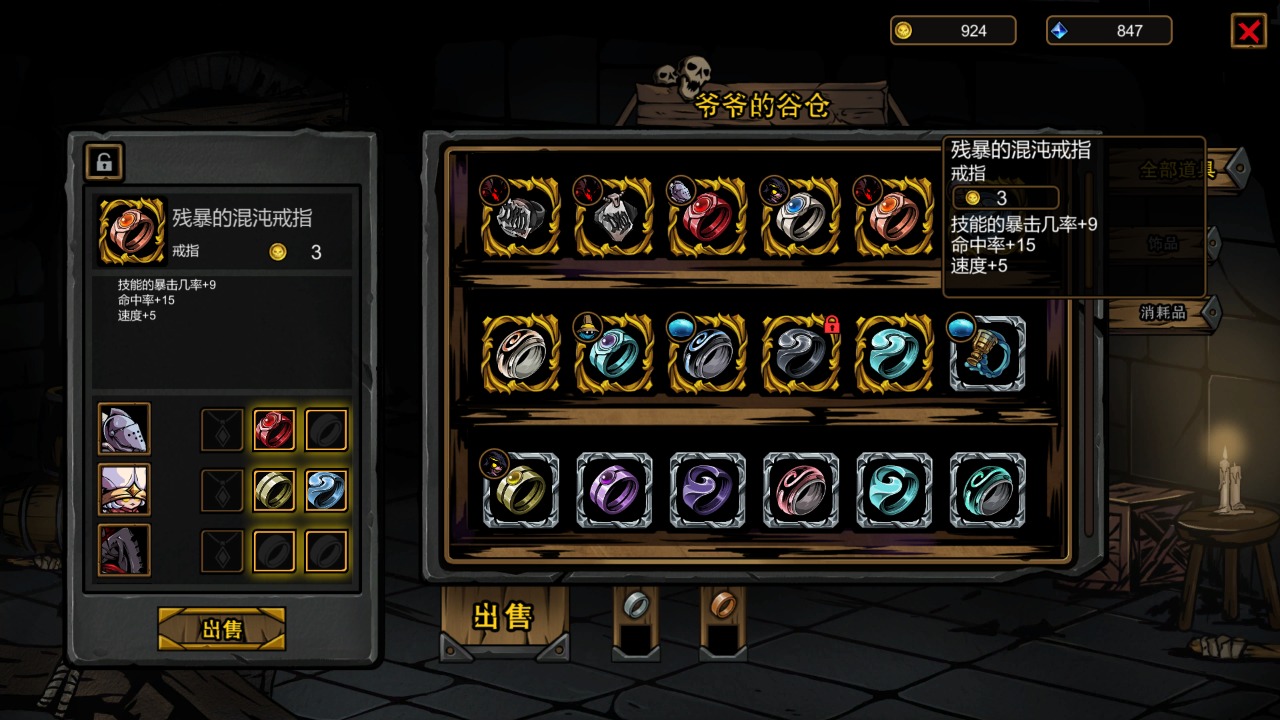1280x720 pixels.
Task: Select the locked dark grey swirl ring
Action: (800, 354)
